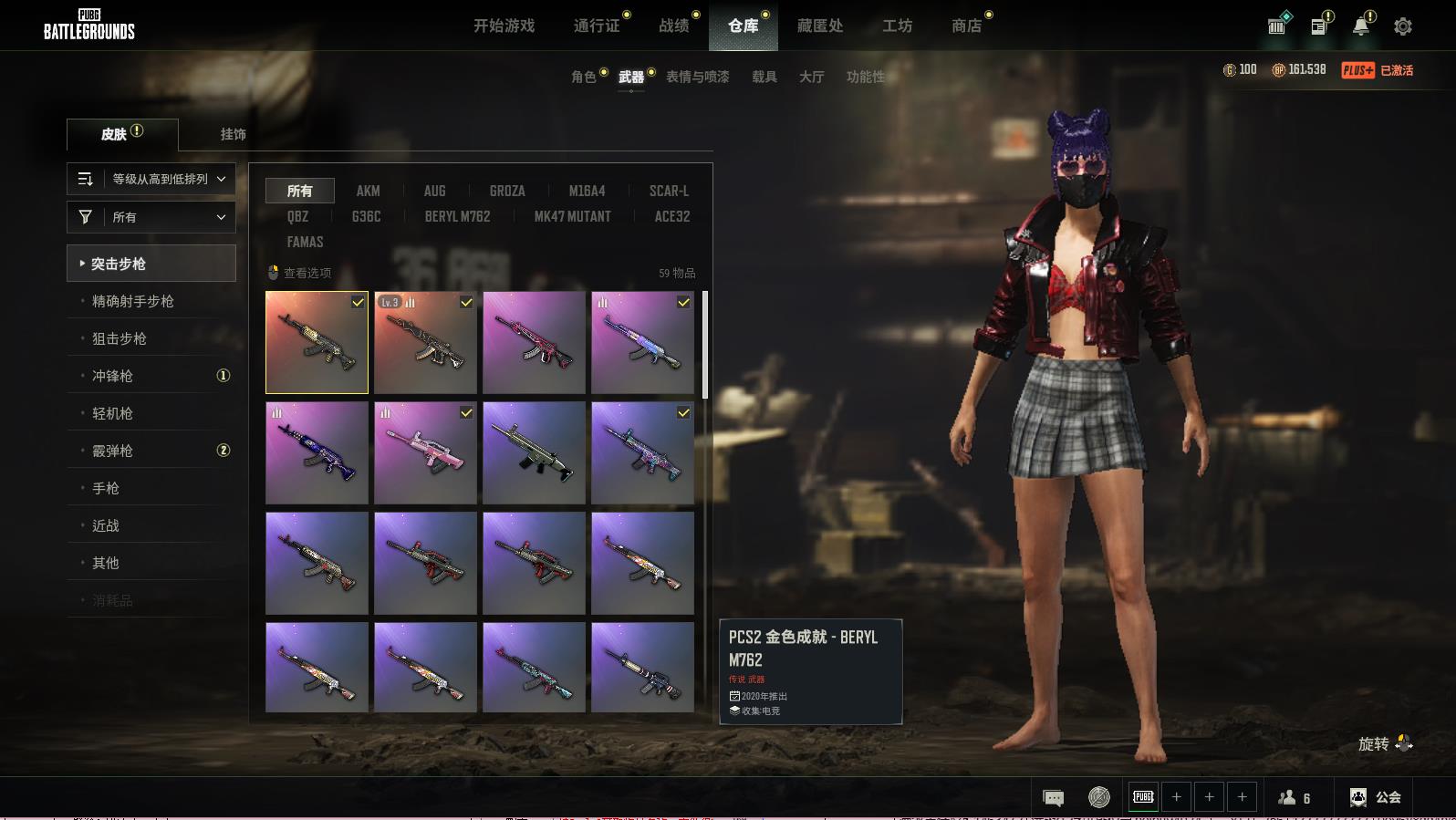The image size is (1456, 820).
Task: Filter skins by BERYL M762
Action: pos(457,216)
